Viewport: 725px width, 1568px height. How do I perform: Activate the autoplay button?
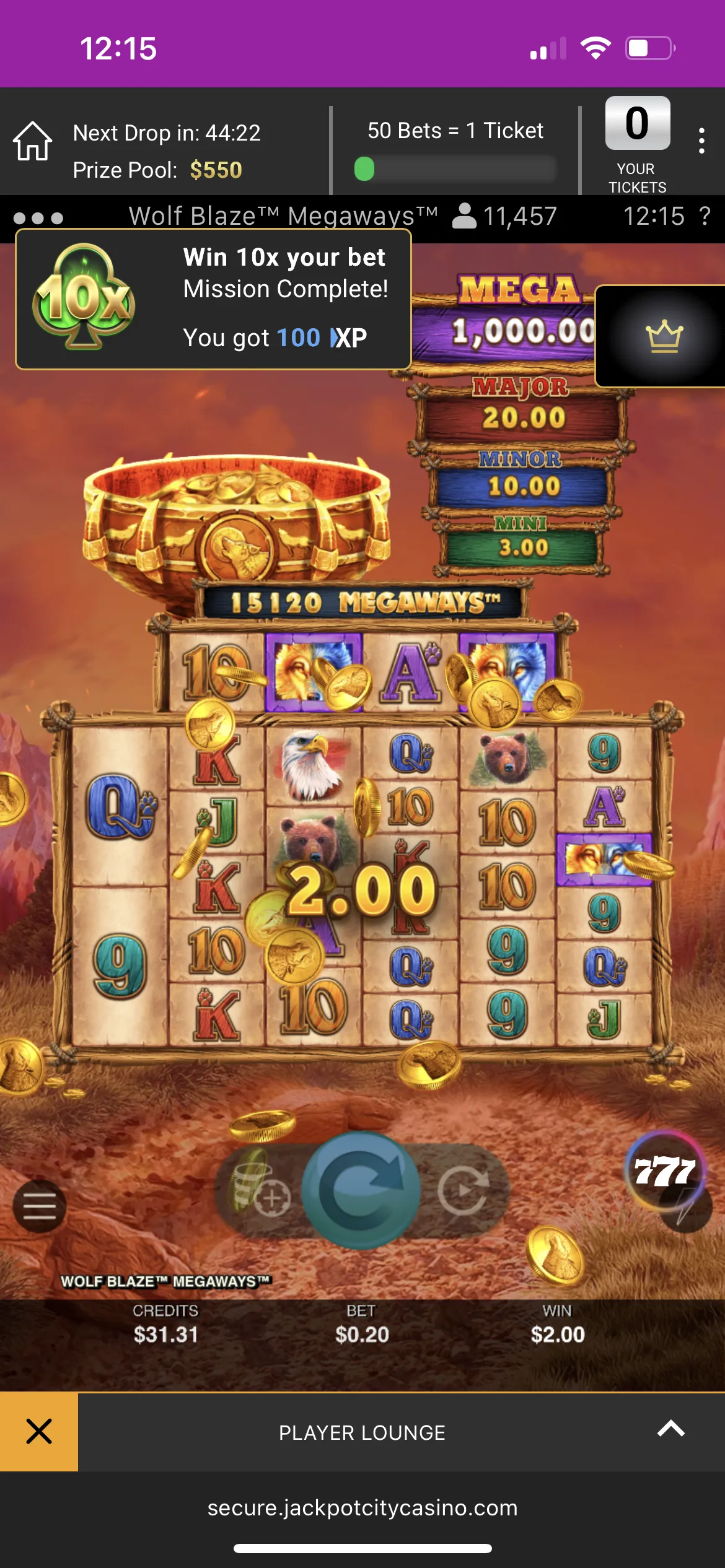(x=464, y=1189)
